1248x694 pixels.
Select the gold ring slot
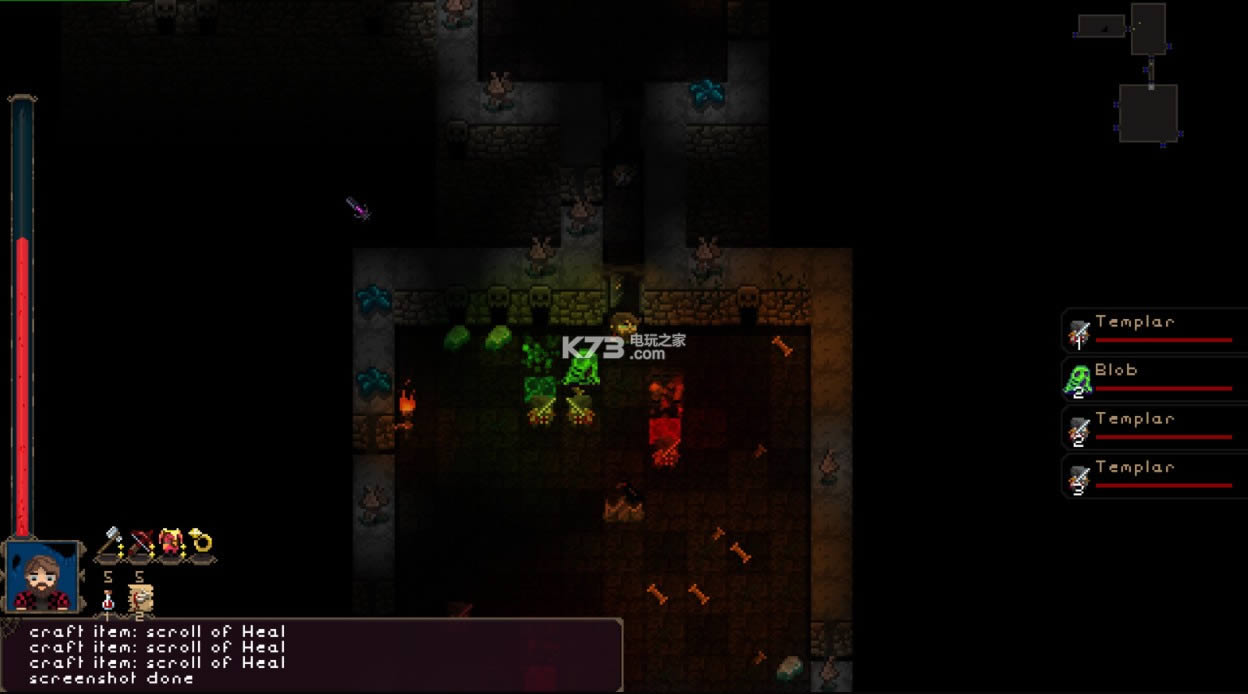tap(201, 543)
